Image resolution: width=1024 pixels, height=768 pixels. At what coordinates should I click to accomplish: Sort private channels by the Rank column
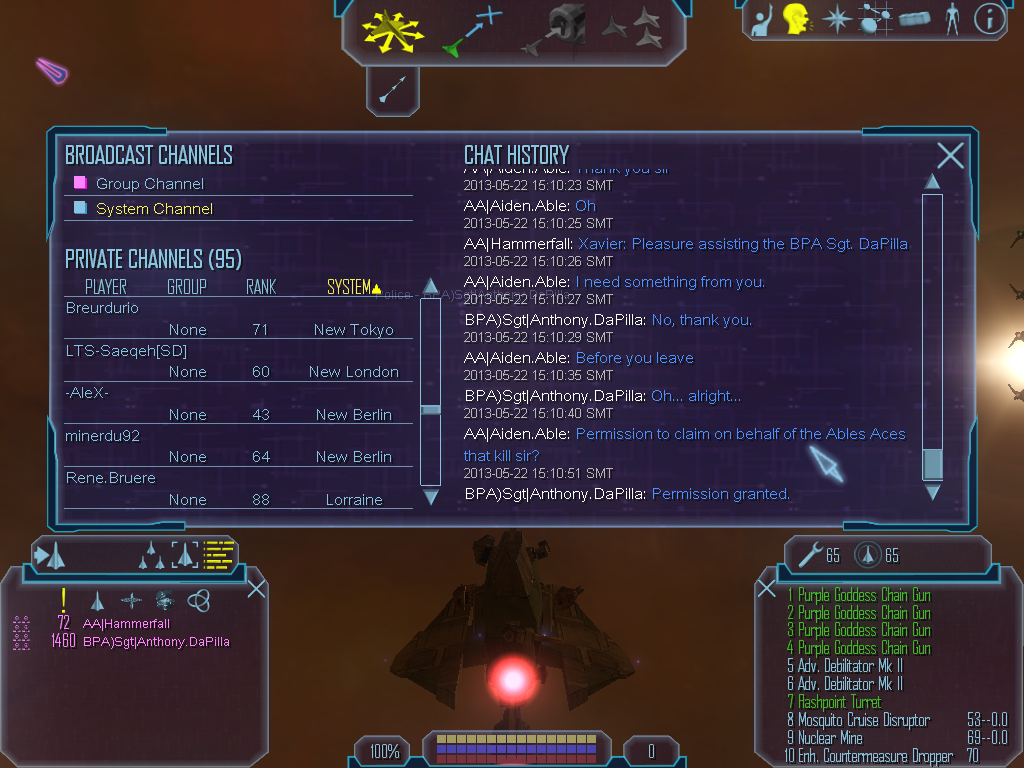pos(261,287)
